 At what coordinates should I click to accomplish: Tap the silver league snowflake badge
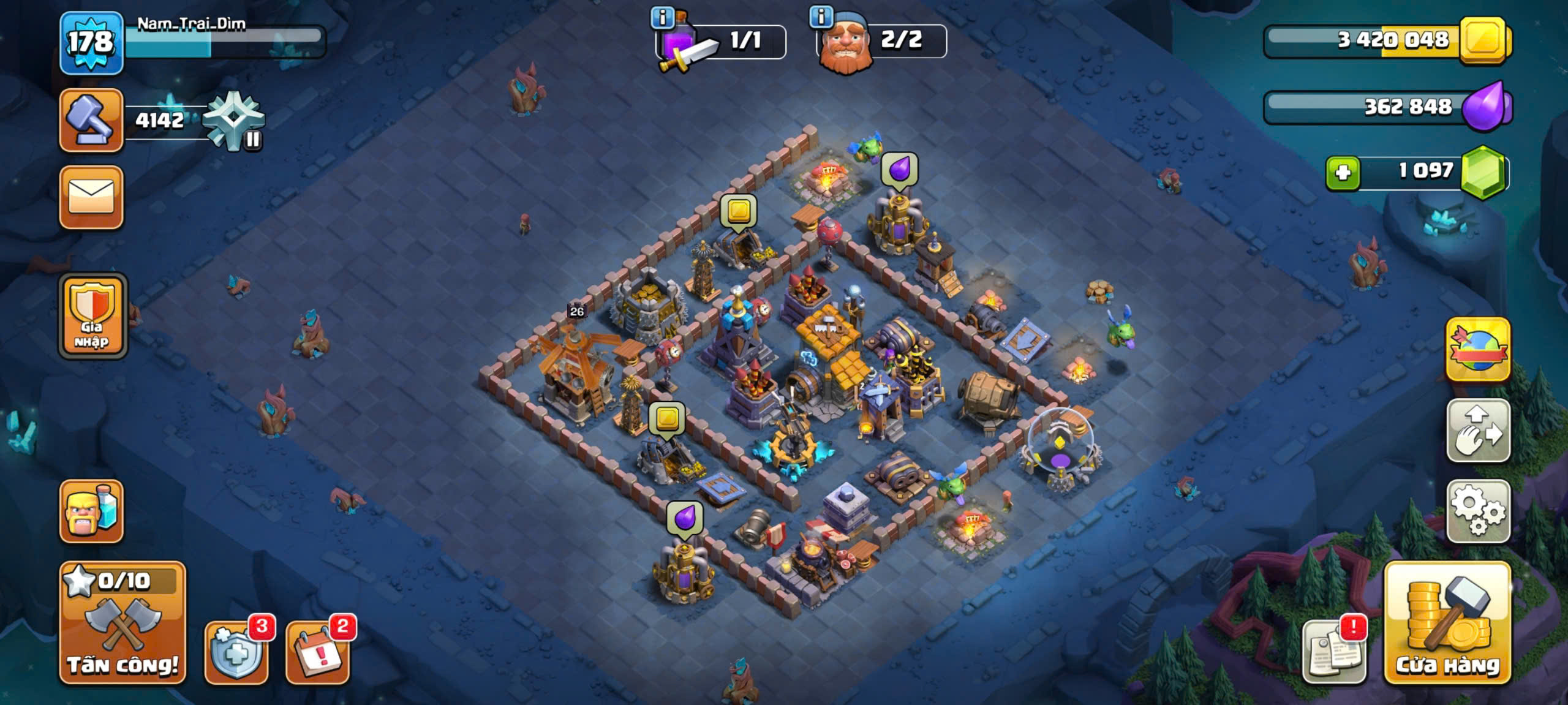234,121
